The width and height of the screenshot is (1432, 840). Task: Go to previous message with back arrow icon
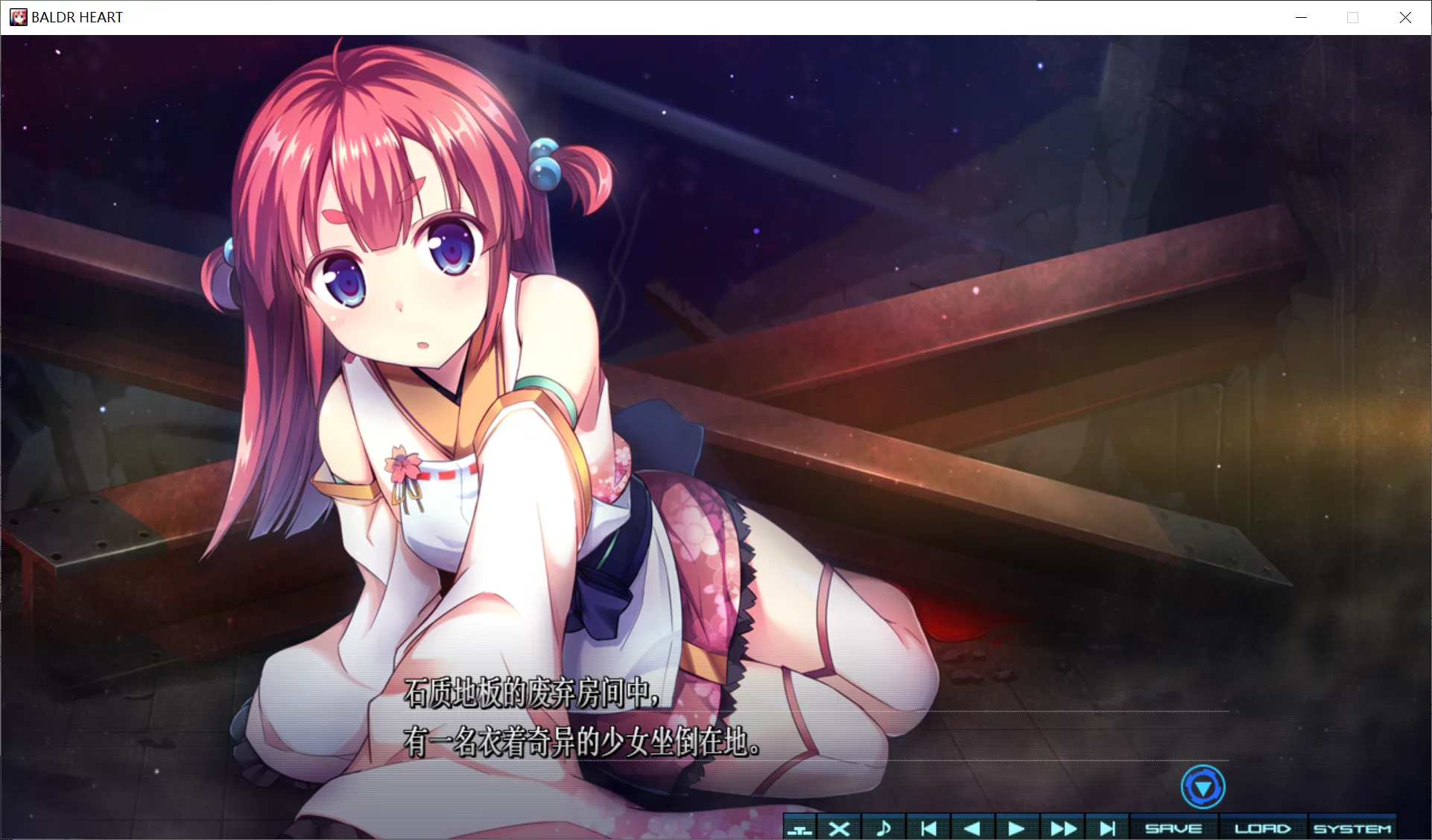click(x=973, y=827)
